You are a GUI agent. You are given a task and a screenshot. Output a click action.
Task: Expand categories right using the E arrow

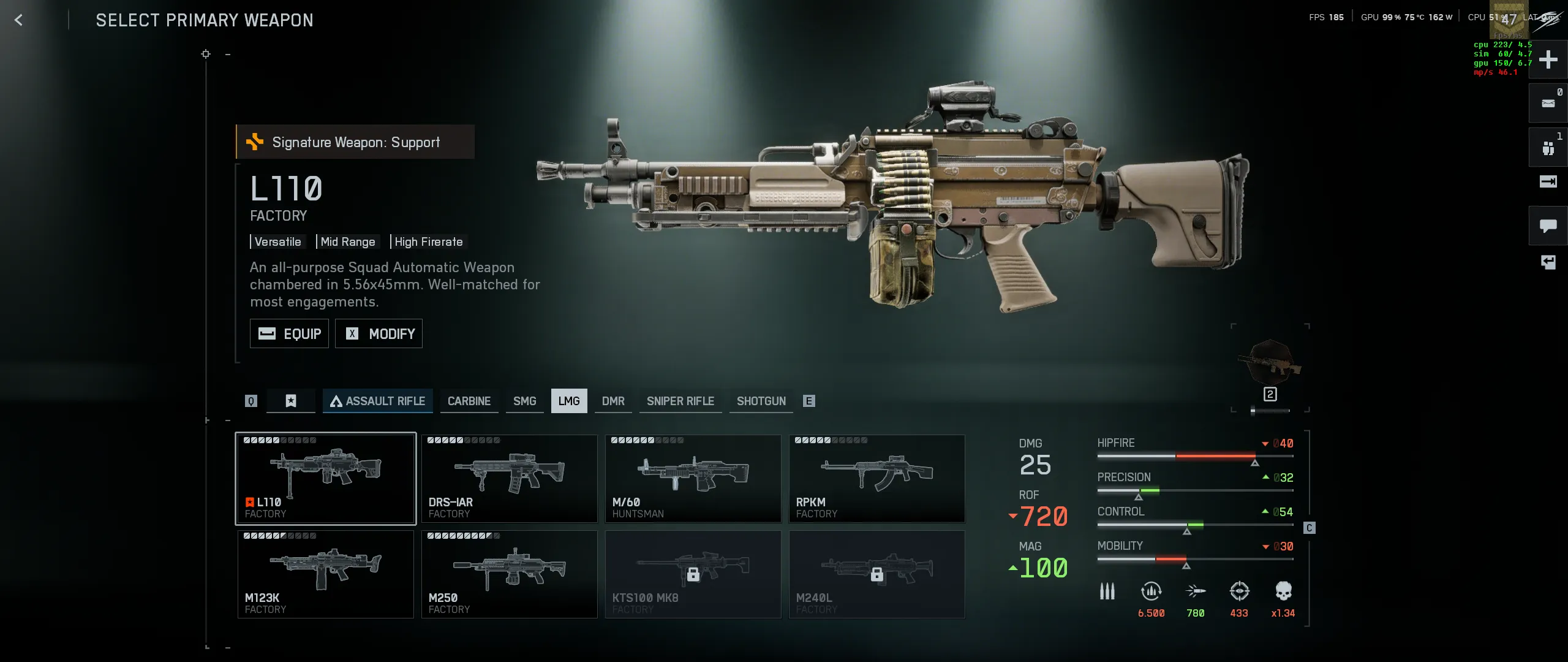pyautogui.click(x=810, y=401)
